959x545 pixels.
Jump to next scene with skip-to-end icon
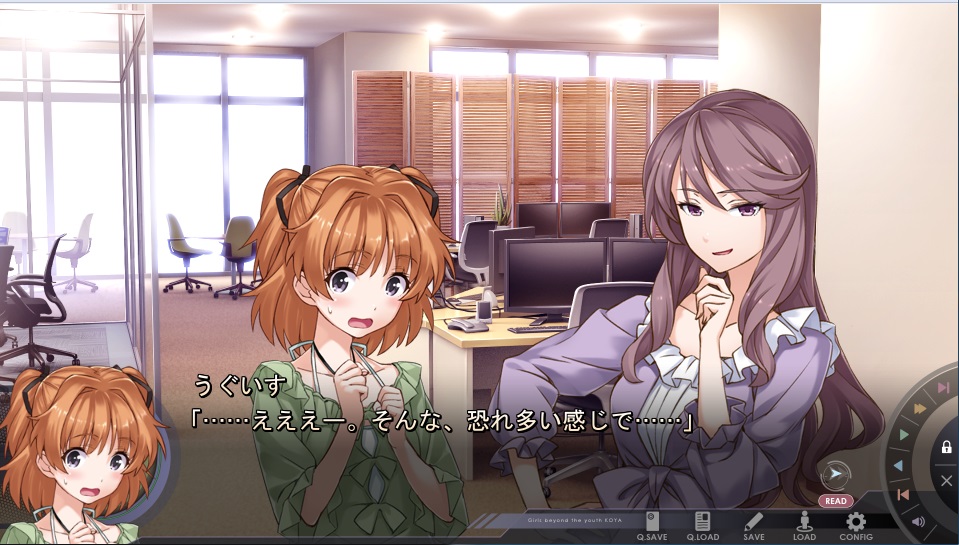(x=943, y=388)
